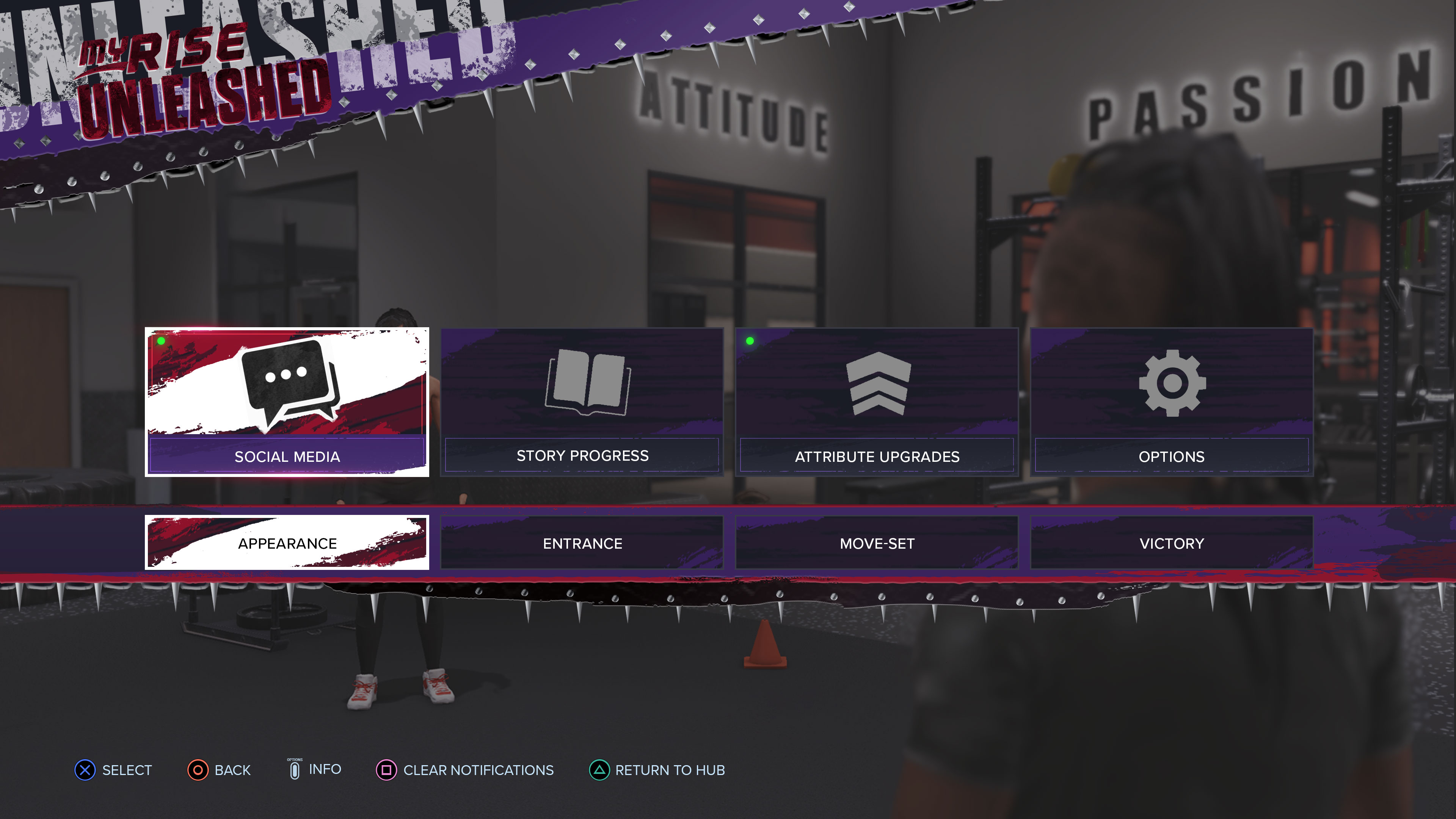Click the Return to Hub label
Screen dimensions: 1456x819
[670, 770]
